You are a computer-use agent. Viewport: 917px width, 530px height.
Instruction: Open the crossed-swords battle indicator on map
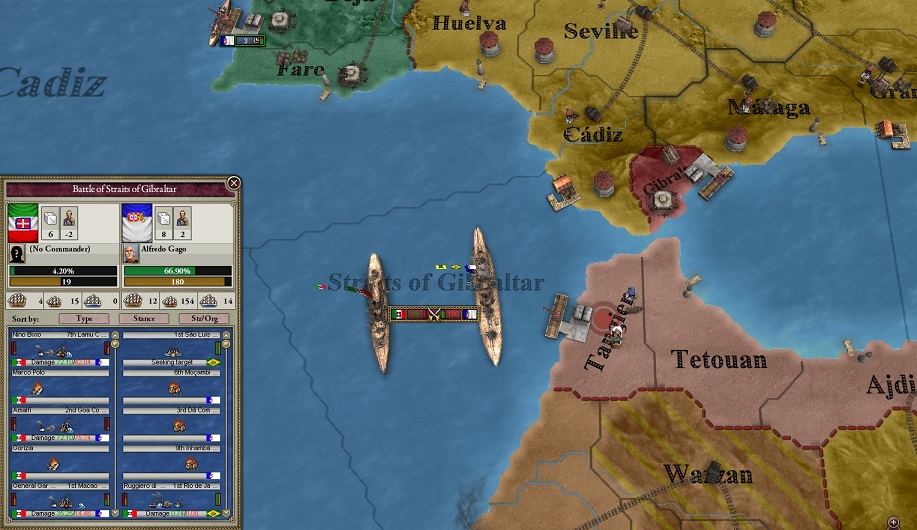(x=433, y=314)
